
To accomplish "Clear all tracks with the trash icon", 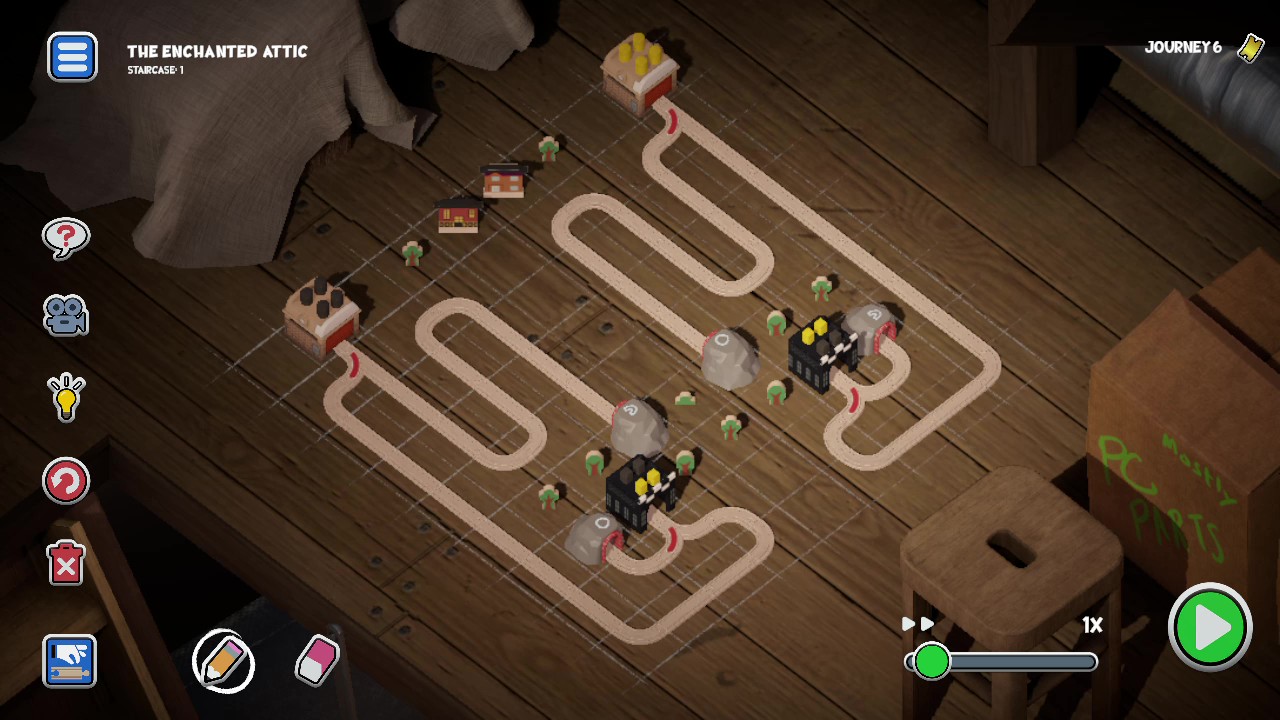I will 66,564.
